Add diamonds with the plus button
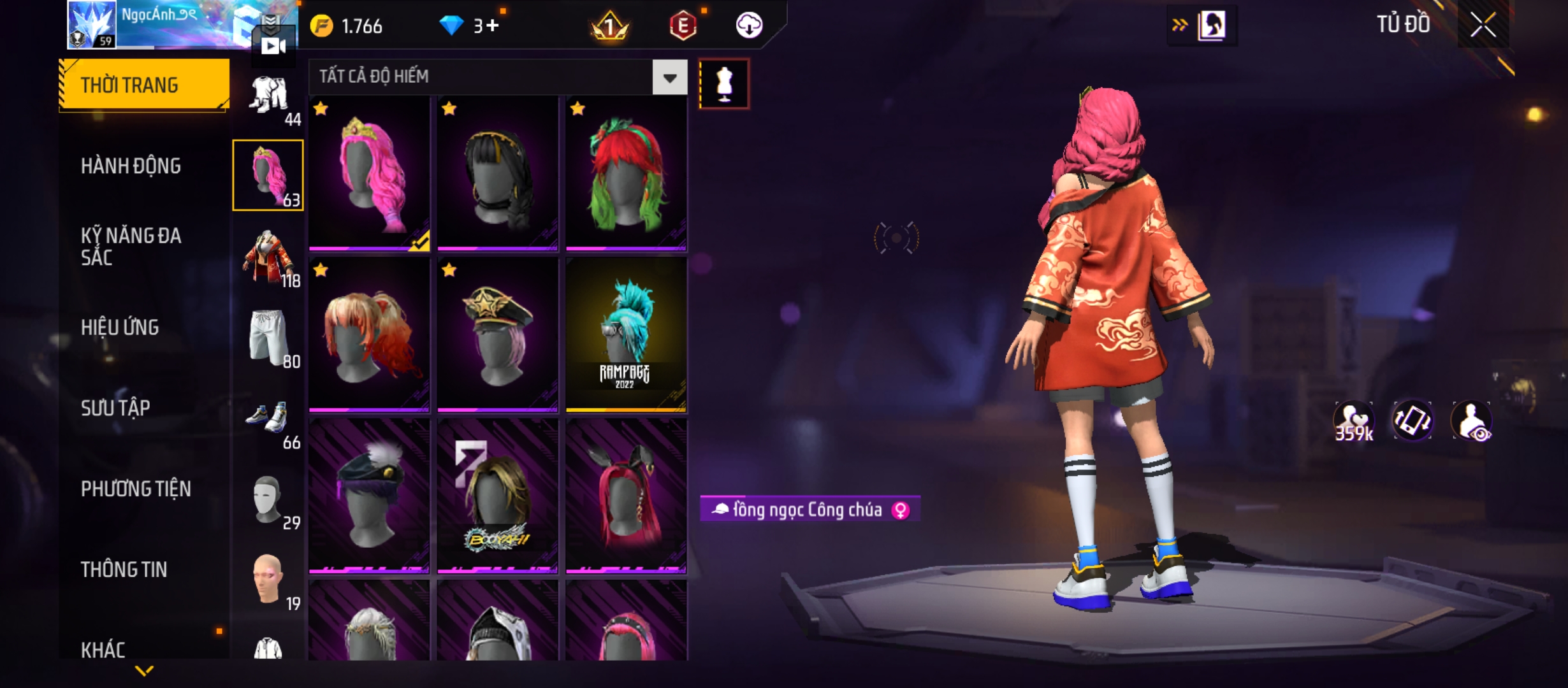The height and width of the screenshot is (688, 1568). 491,25
